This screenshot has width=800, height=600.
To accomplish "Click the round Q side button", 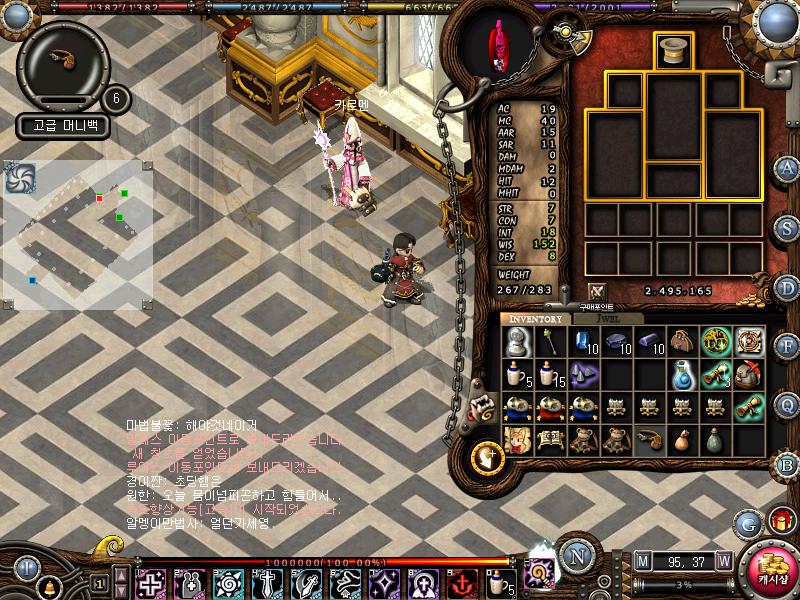I will coord(787,405).
